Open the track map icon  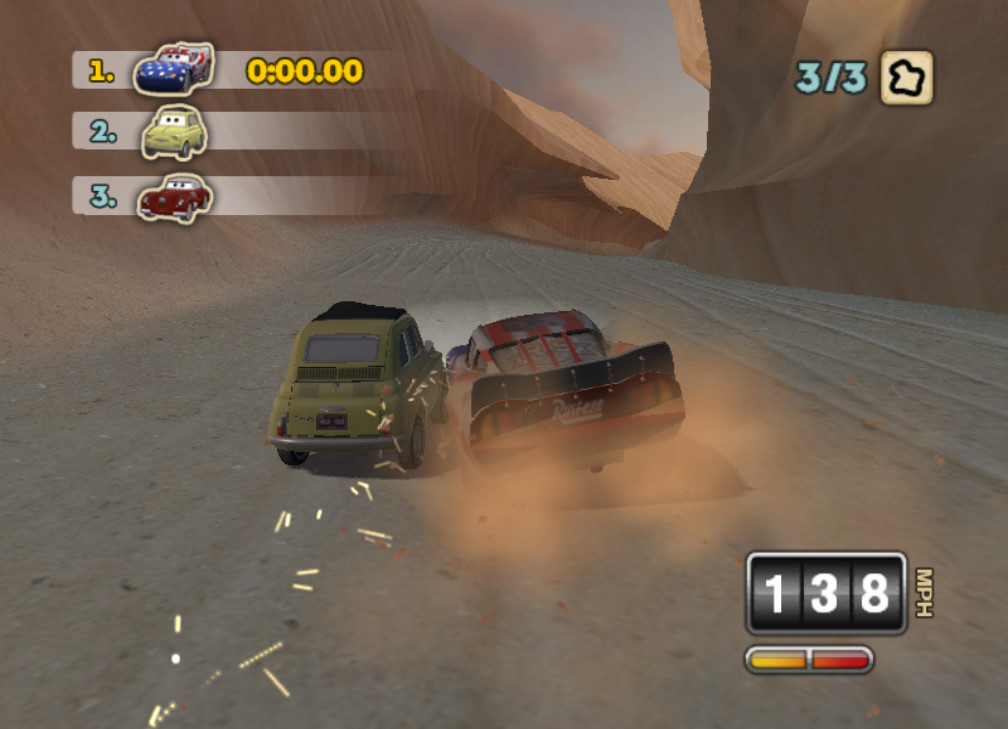(x=906, y=77)
